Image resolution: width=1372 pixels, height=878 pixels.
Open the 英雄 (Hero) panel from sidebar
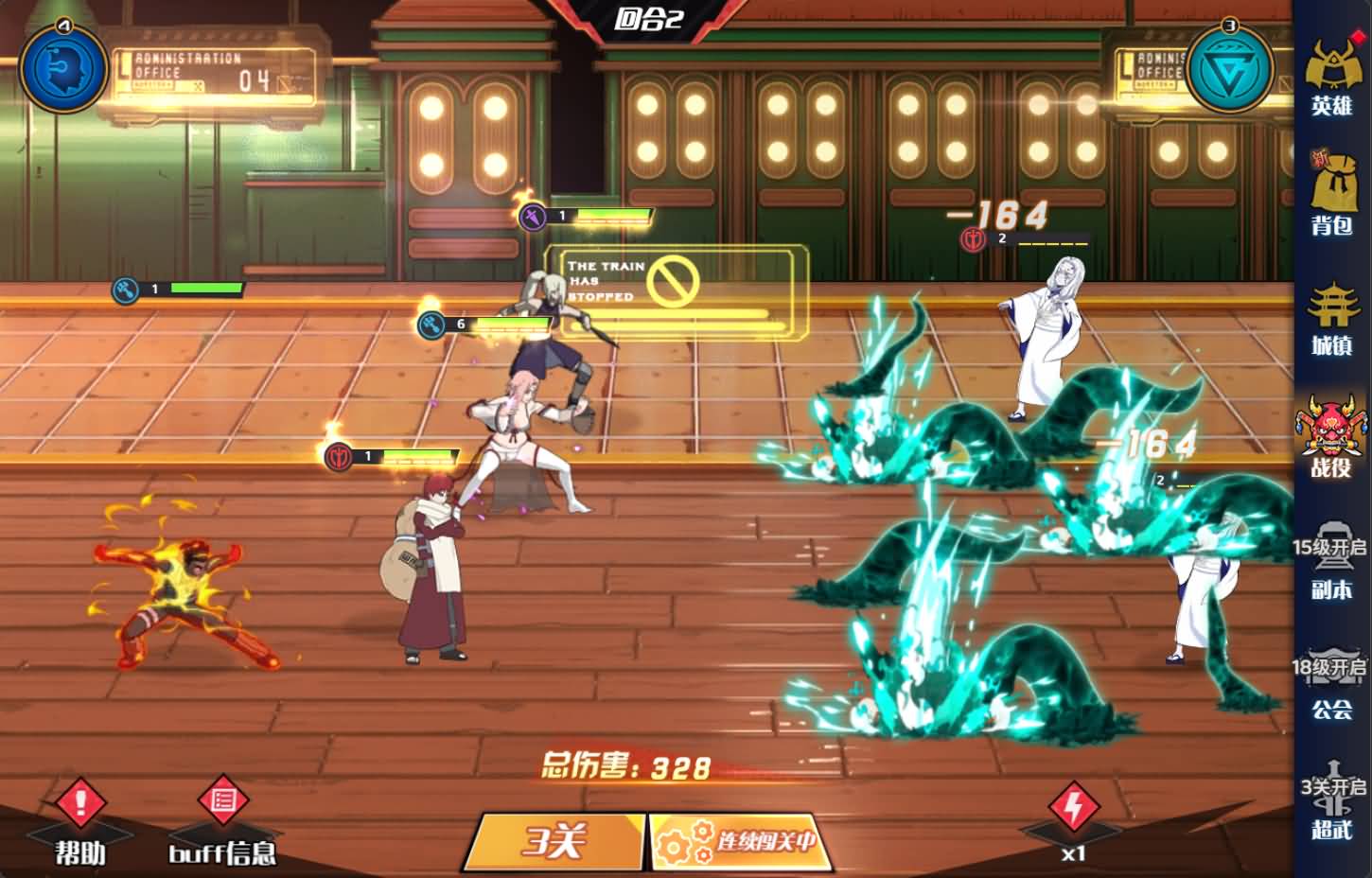pyautogui.click(x=1333, y=80)
